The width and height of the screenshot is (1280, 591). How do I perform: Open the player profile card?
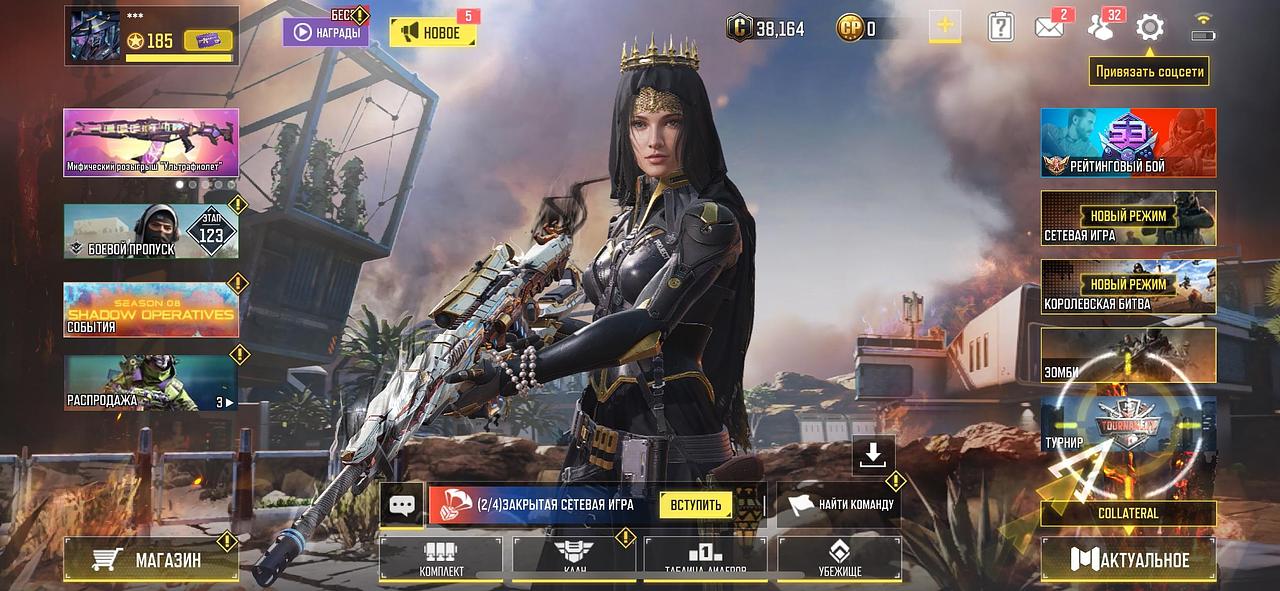(151, 36)
